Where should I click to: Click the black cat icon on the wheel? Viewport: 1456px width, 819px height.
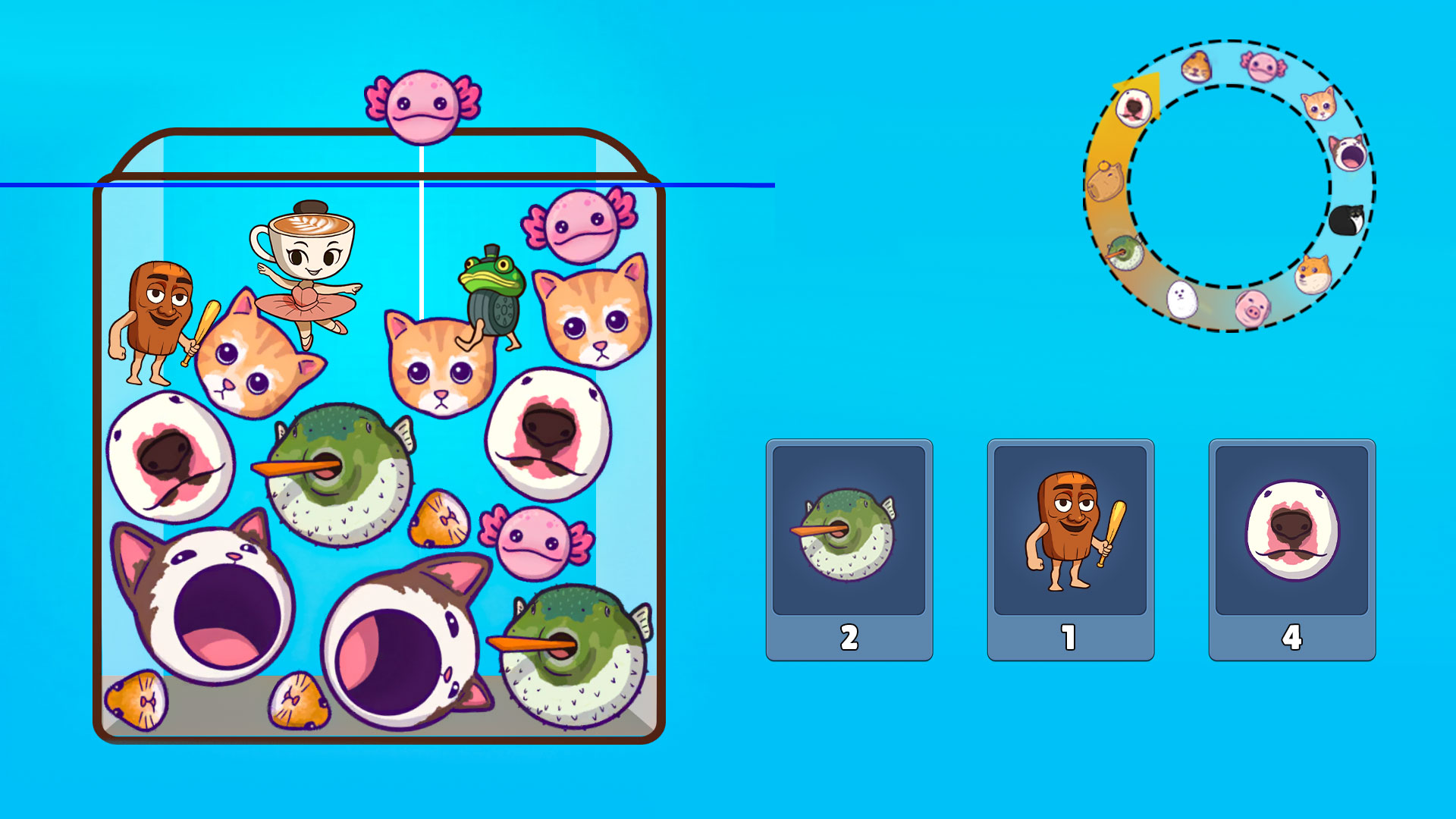point(1347,220)
